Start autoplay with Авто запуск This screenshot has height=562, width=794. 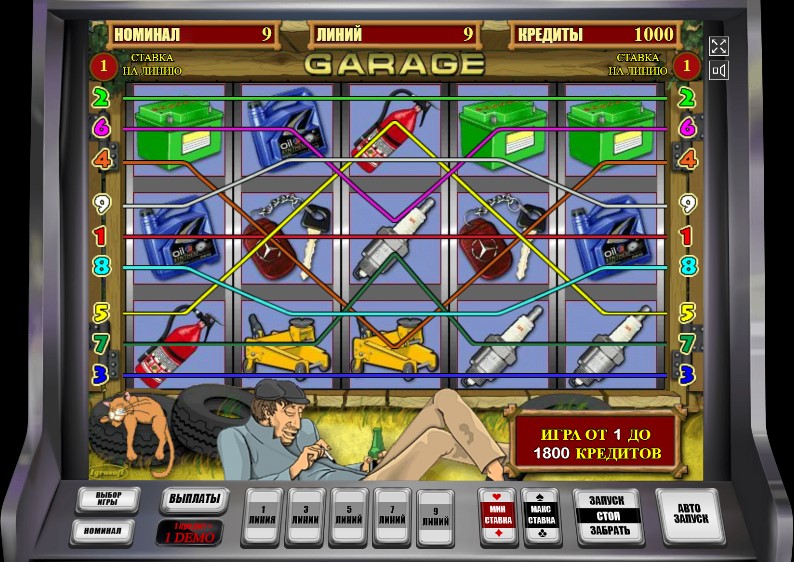(x=691, y=514)
